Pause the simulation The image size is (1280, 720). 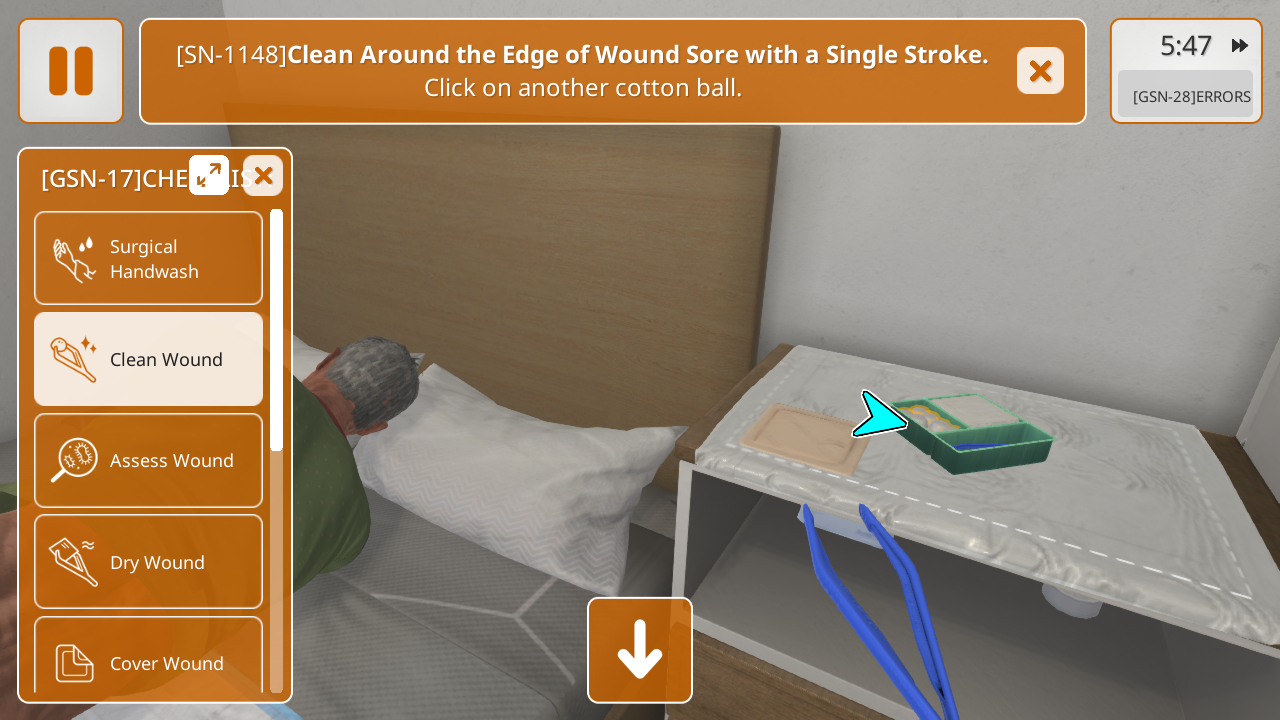click(x=71, y=71)
